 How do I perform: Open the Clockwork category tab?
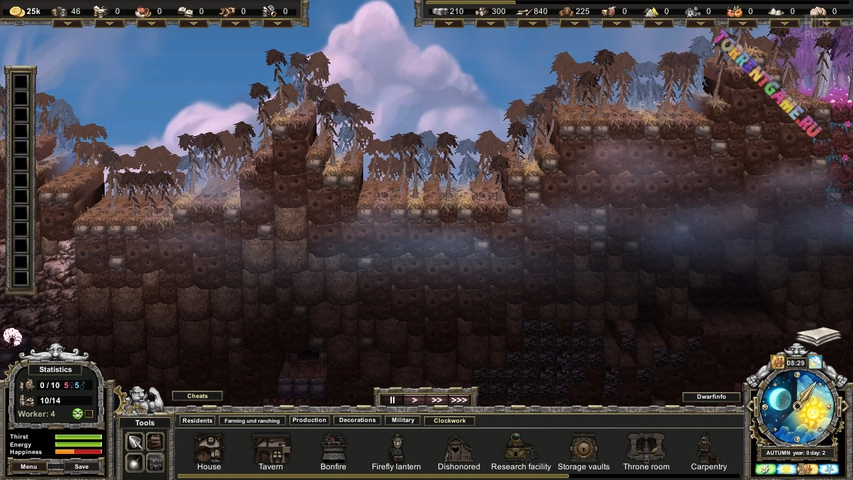[450, 421]
